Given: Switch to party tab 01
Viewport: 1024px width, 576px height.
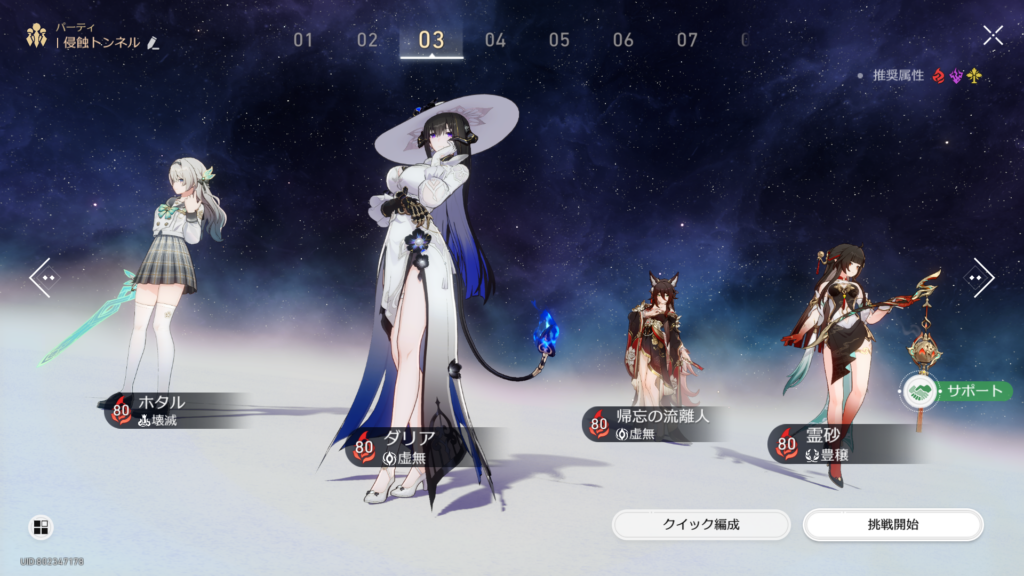Looking at the screenshot, I should (x=303, y=40).
